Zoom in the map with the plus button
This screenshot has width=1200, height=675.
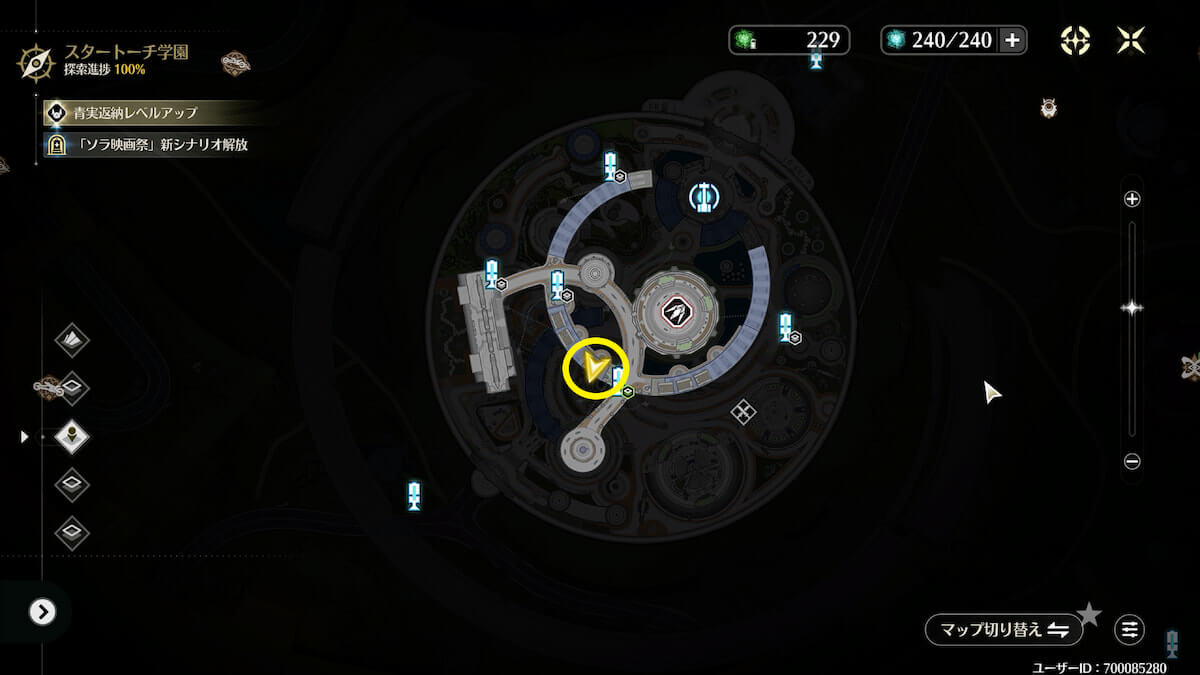(x=1132, y=199)
